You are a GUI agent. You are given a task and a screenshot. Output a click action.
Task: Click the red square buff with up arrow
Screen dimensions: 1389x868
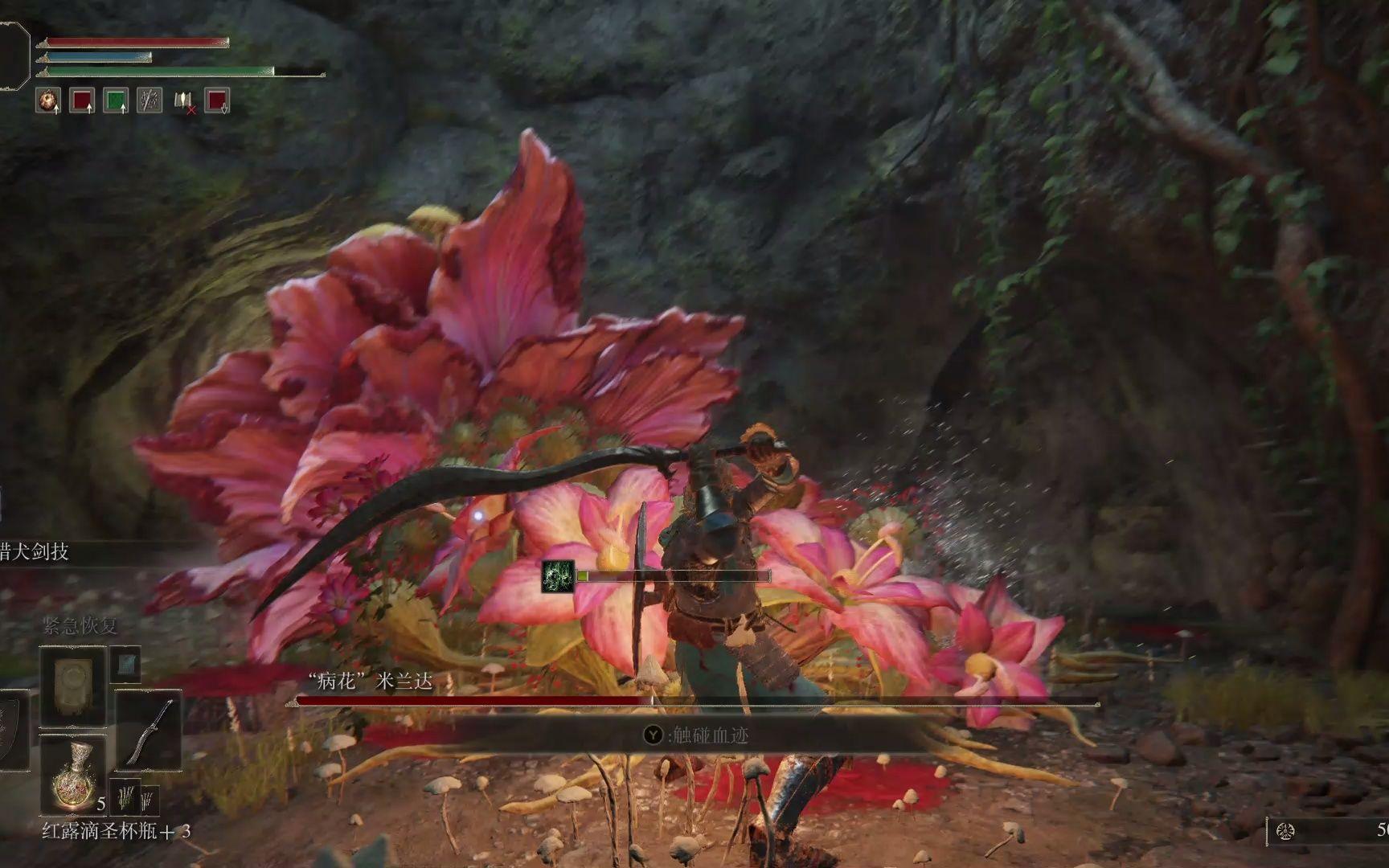[x=82, y=100]
